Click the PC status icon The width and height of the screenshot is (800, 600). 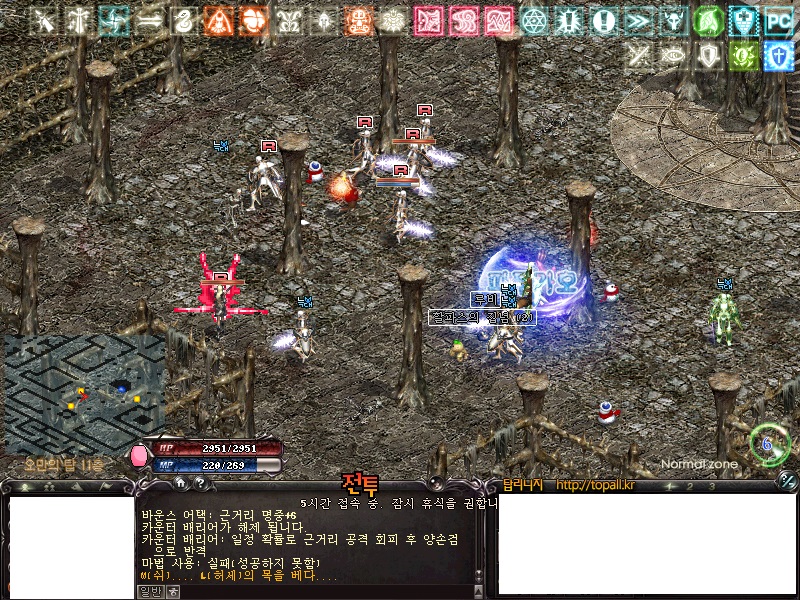point(777,21)
